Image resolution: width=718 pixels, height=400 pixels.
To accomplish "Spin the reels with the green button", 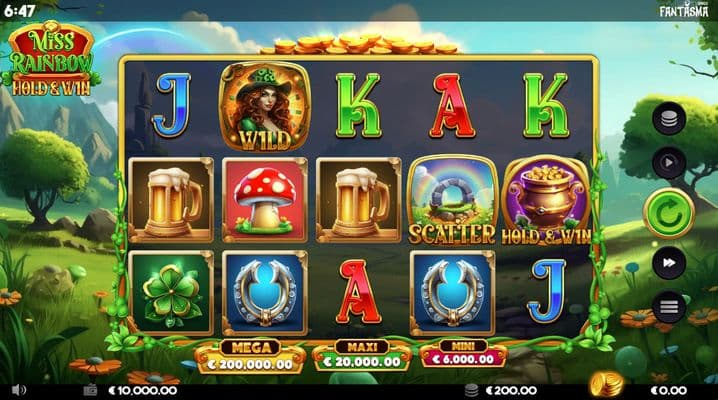I will [668, 212].
